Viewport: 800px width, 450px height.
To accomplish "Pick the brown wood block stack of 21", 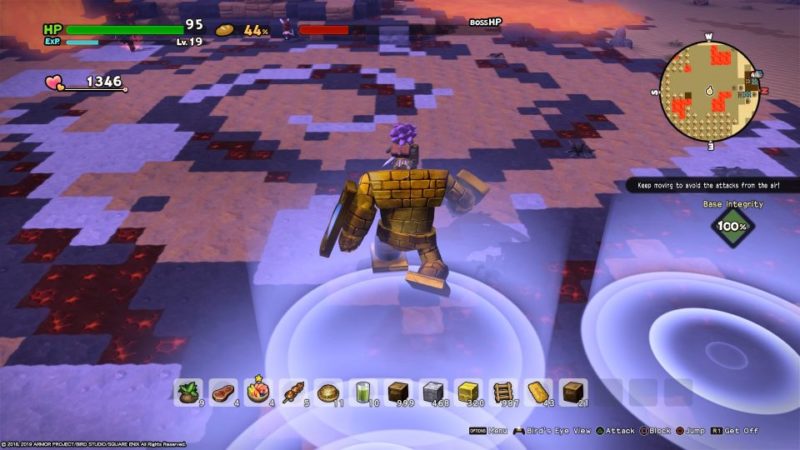I will (x=573, y=392).
